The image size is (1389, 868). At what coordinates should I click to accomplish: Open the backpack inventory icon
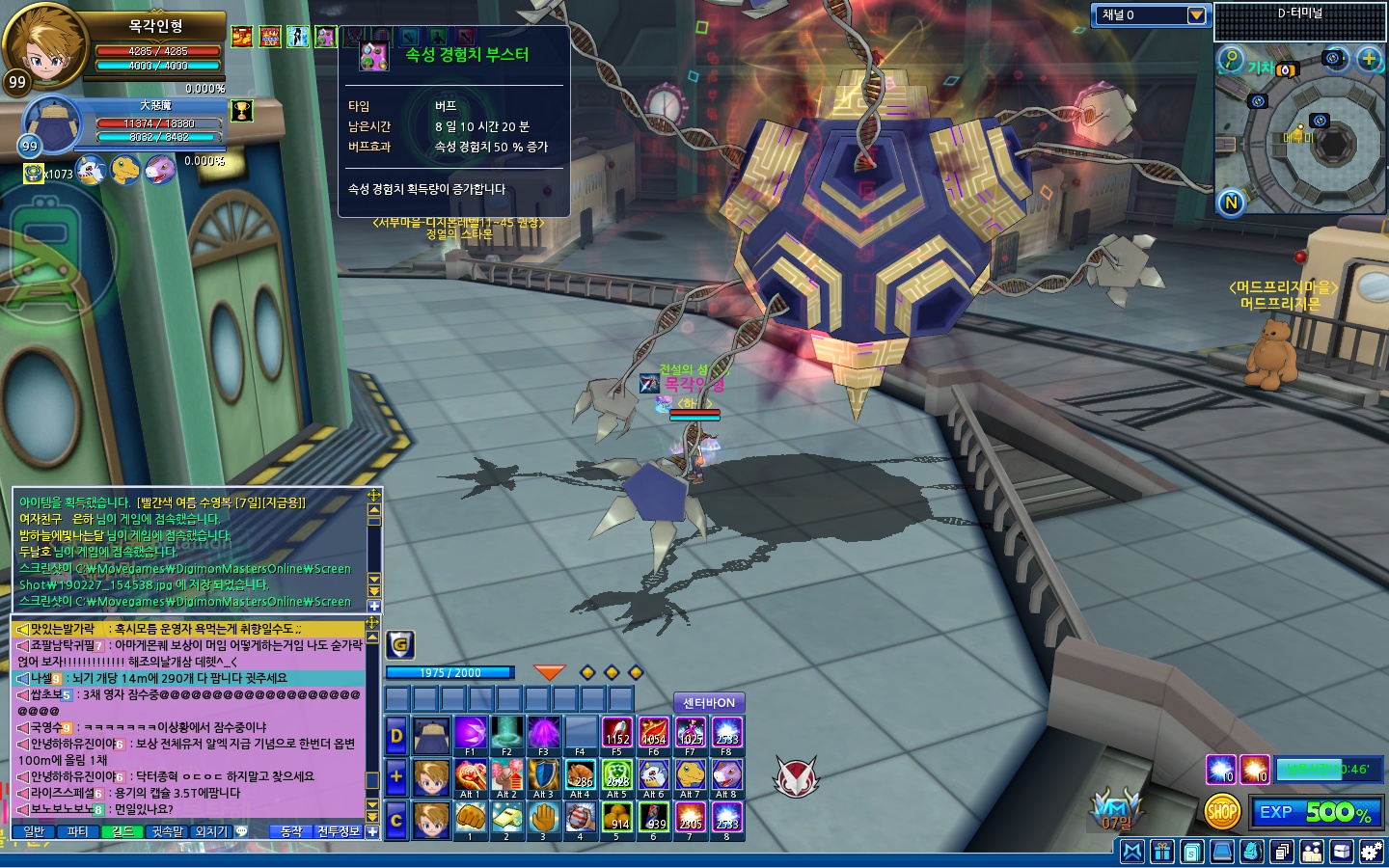1252,852
